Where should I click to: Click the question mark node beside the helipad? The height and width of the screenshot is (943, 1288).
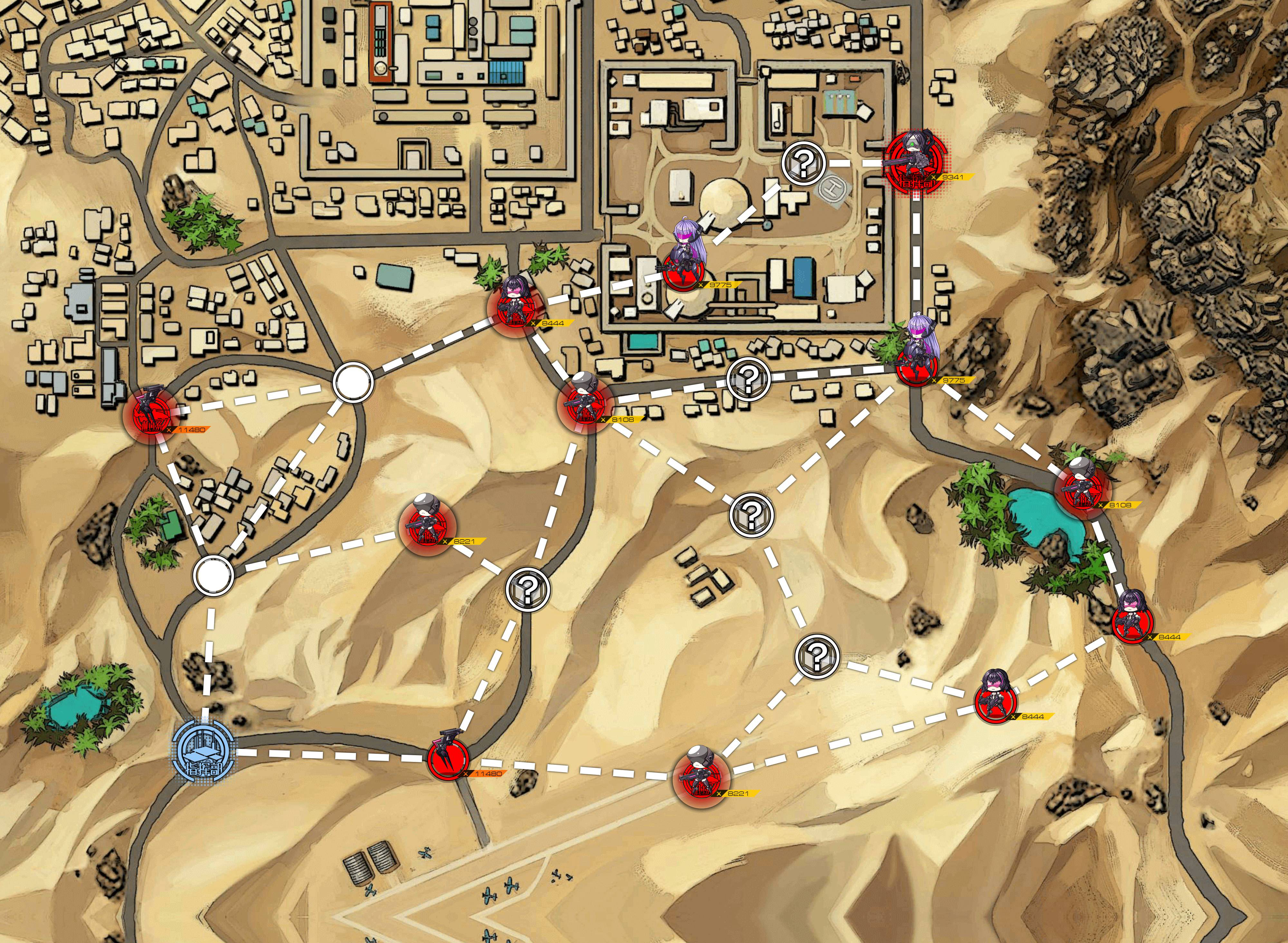click(x=804, y=163)
